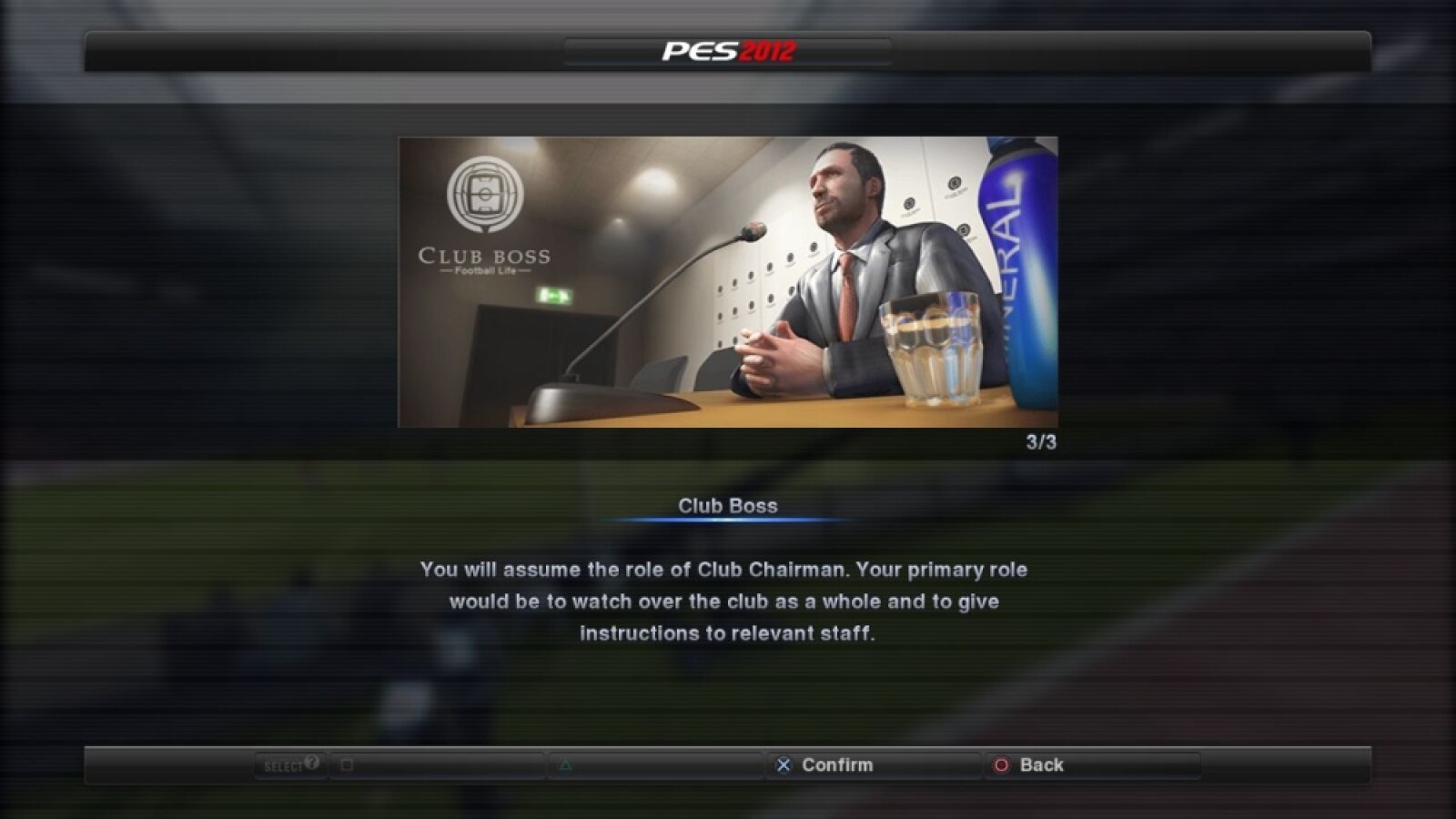The image size is (1456, 819).
Task: Click the Square button slot
Action: pos(348,765)
